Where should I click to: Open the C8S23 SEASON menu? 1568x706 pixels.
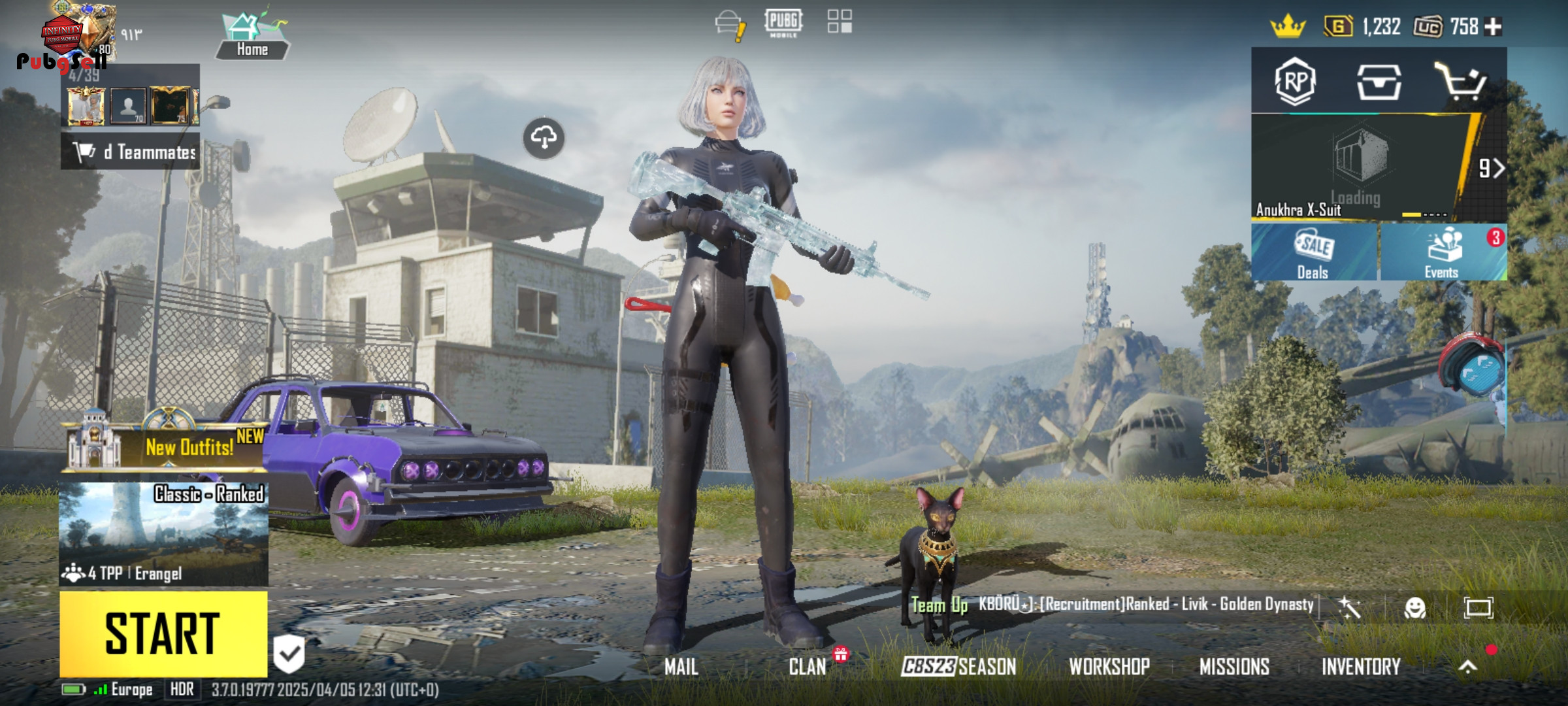coord(958,667)
